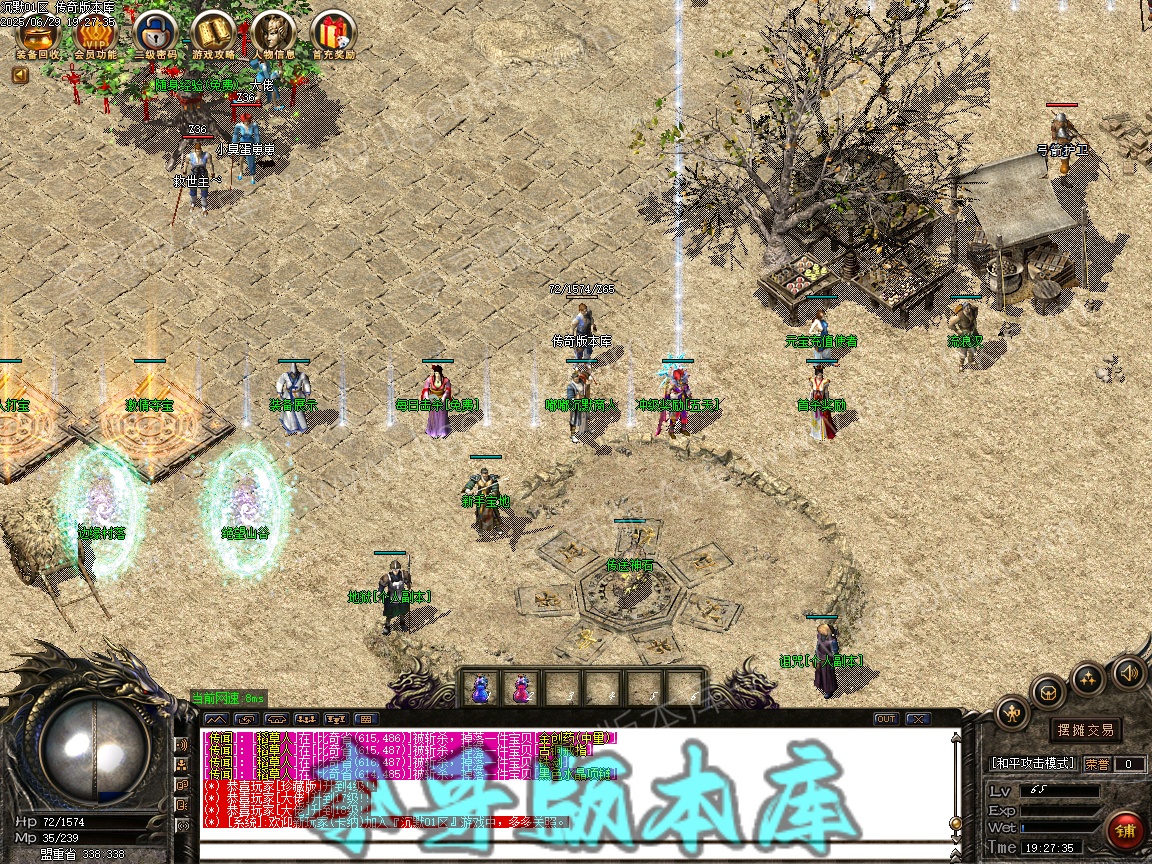Image resolution: width=1152 pixels, height=864 pixels.
Task: Switch the 和平攻击模式 attack mode
Action: (1034, 763)
